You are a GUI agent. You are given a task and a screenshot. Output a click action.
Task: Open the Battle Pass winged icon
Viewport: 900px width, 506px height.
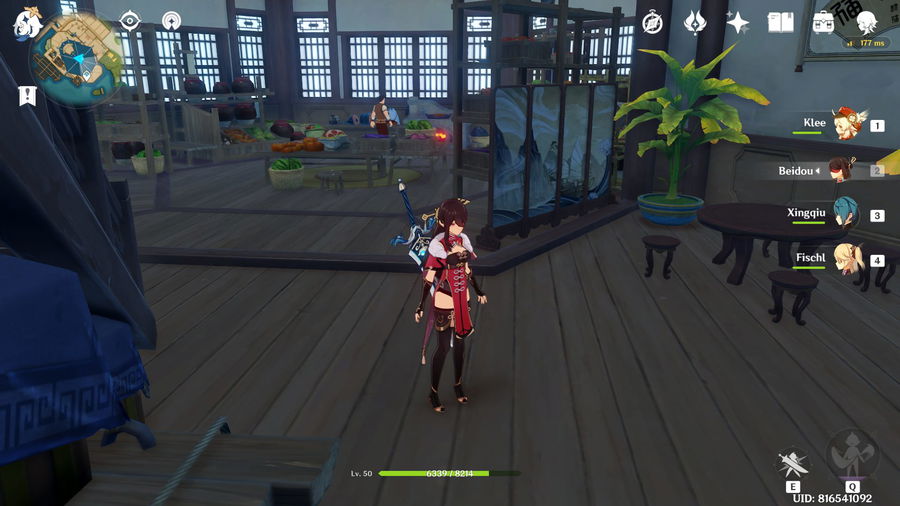pyautogui.click(x=696, y=22)
